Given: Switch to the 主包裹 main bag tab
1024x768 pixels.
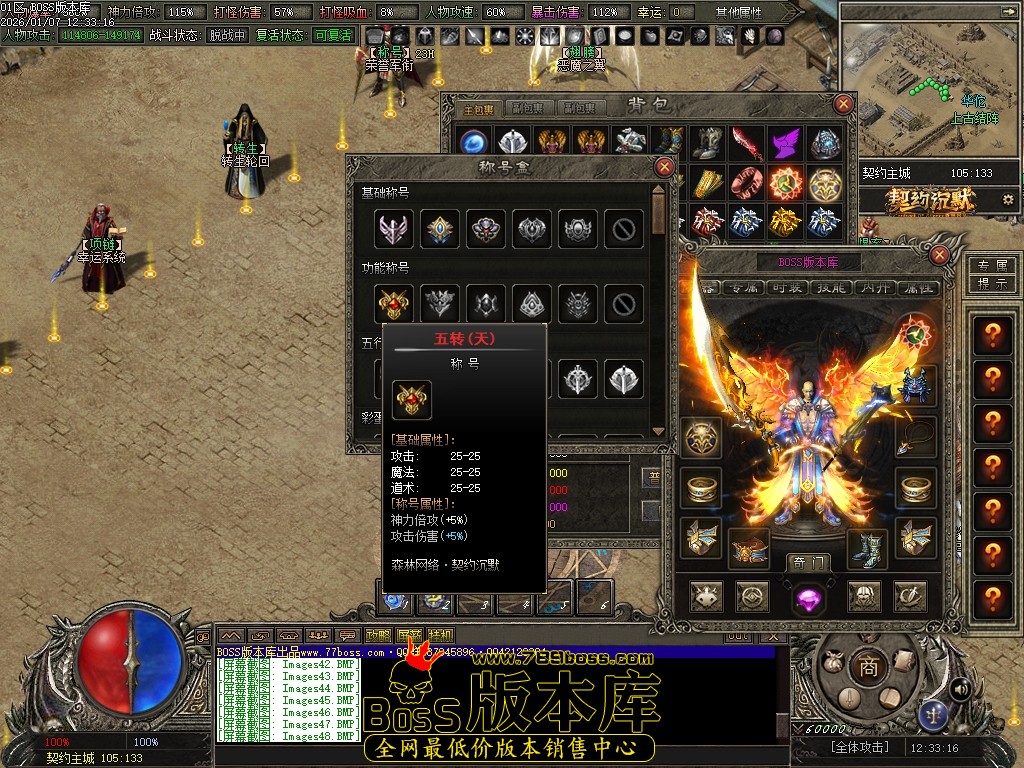Looking at the screenshot, I should pyautogui.click(x=481, y=108).
